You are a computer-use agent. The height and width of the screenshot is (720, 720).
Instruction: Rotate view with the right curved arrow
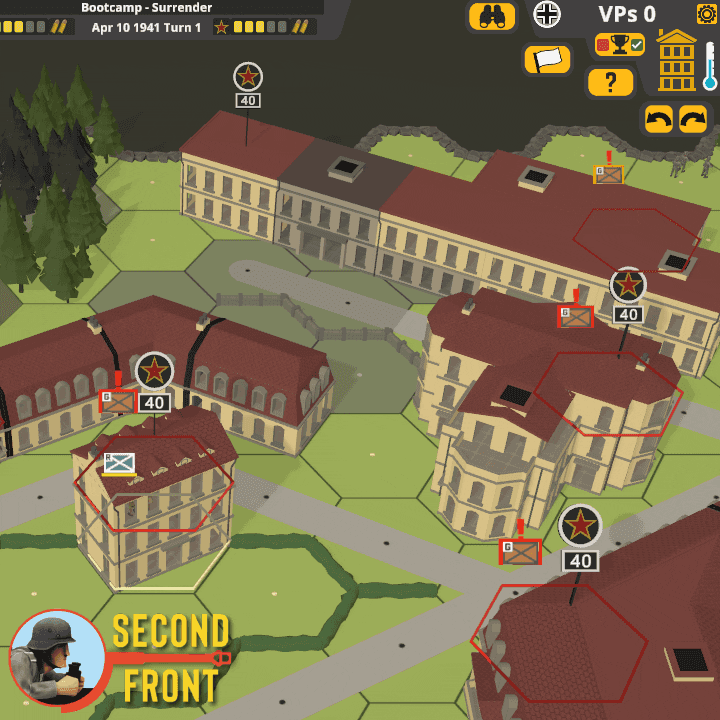[x=694, y=119]
